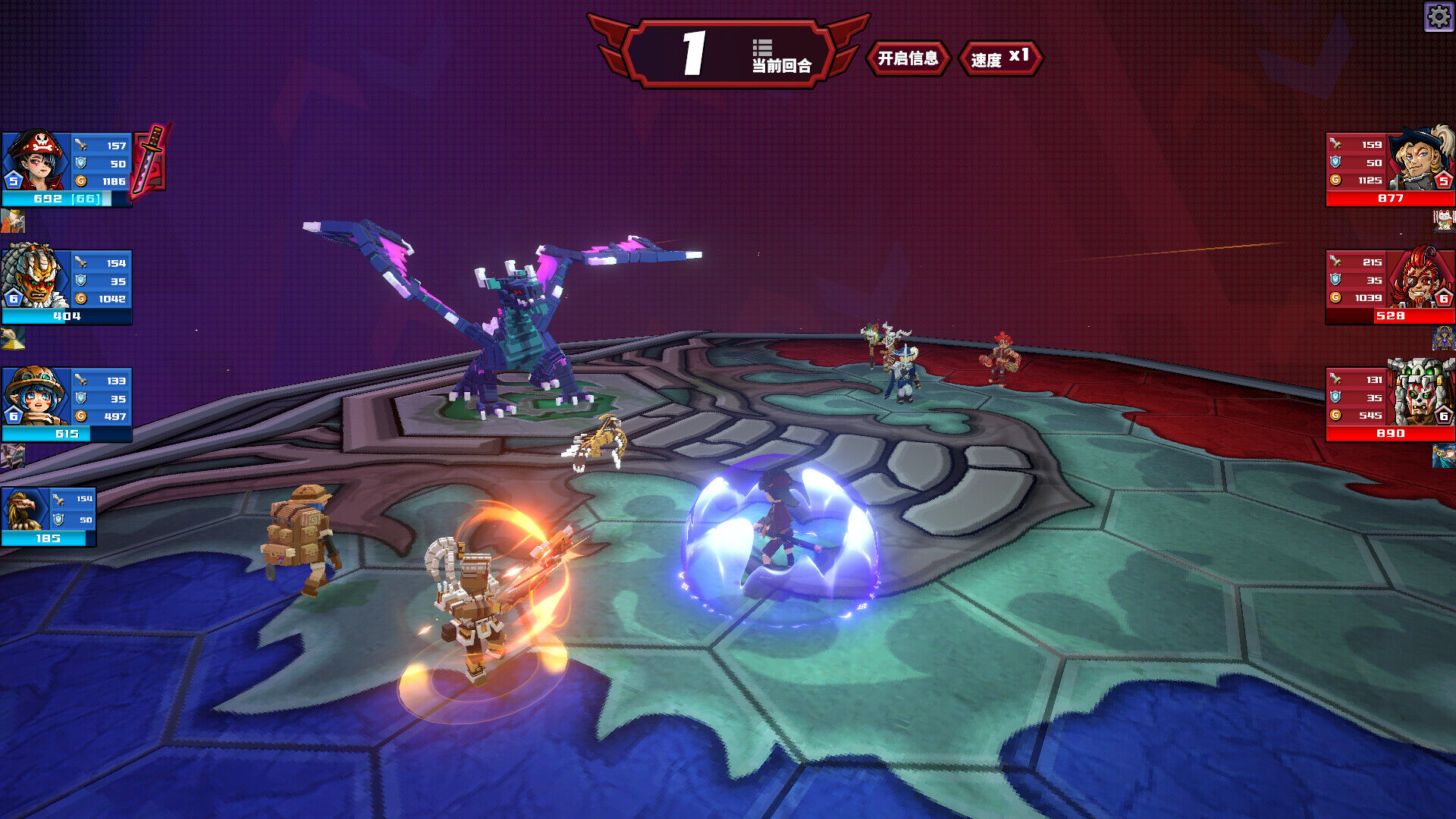Select the red pirate hat hero portrait

(x=36, y=161)
